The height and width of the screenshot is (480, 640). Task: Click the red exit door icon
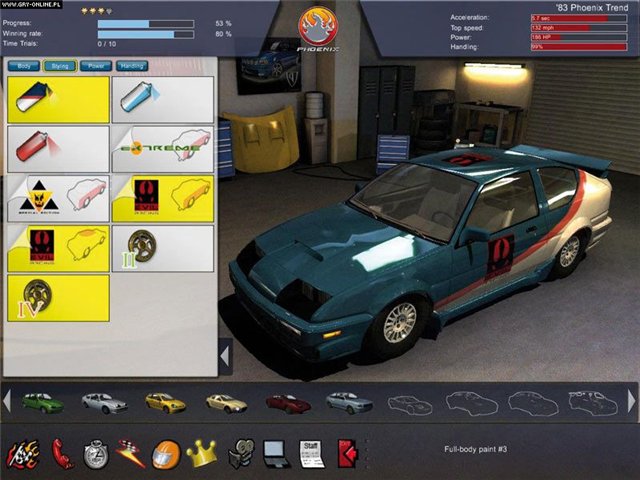point(348,454)
